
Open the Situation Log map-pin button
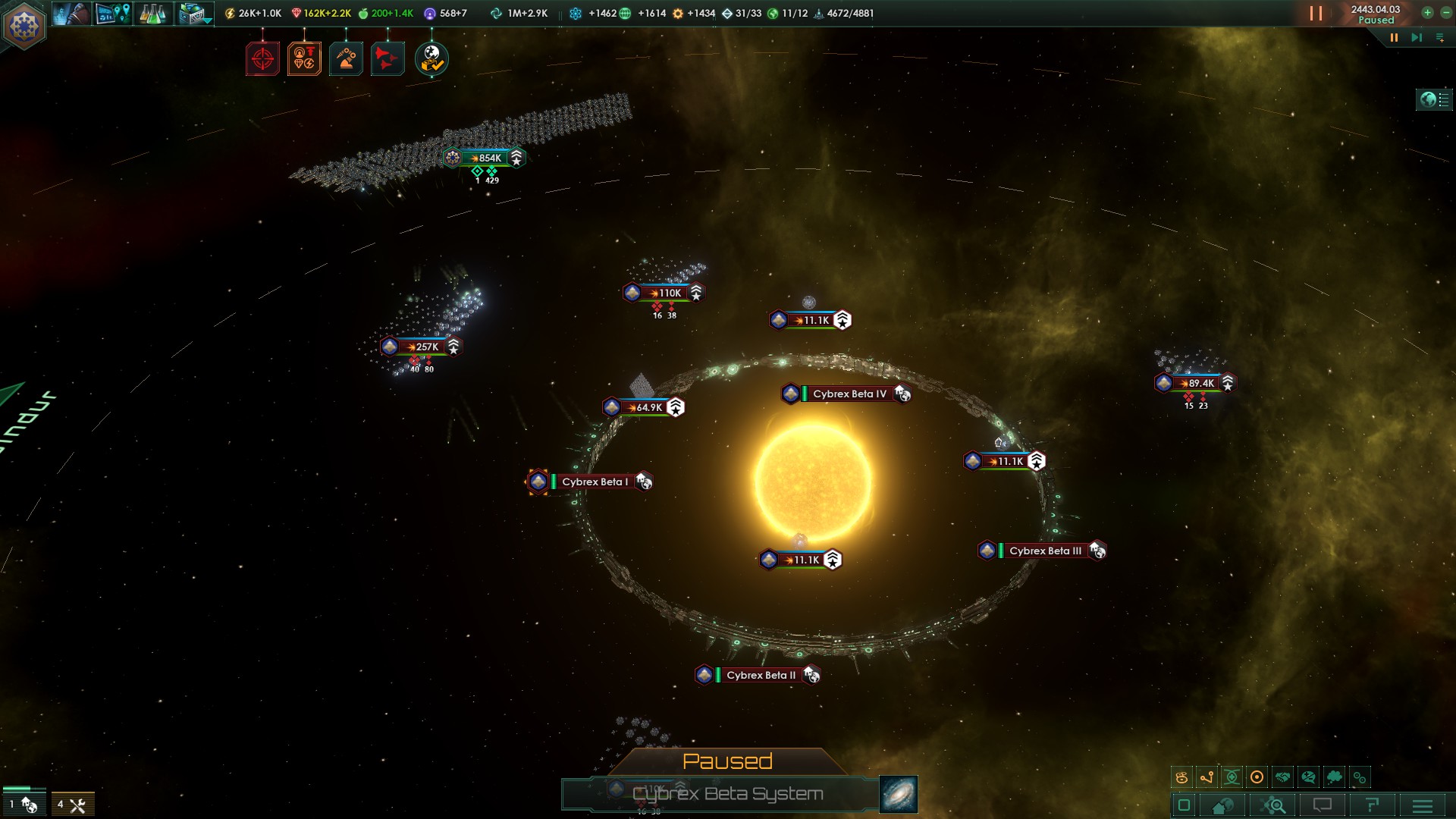click(x=112, y=14)
